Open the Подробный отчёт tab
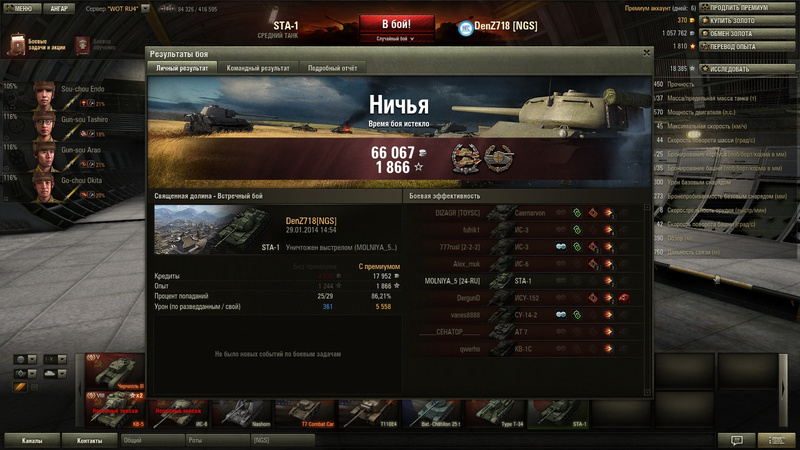The height and width of the screenshot is (450, 800). (x=331, y=68)
